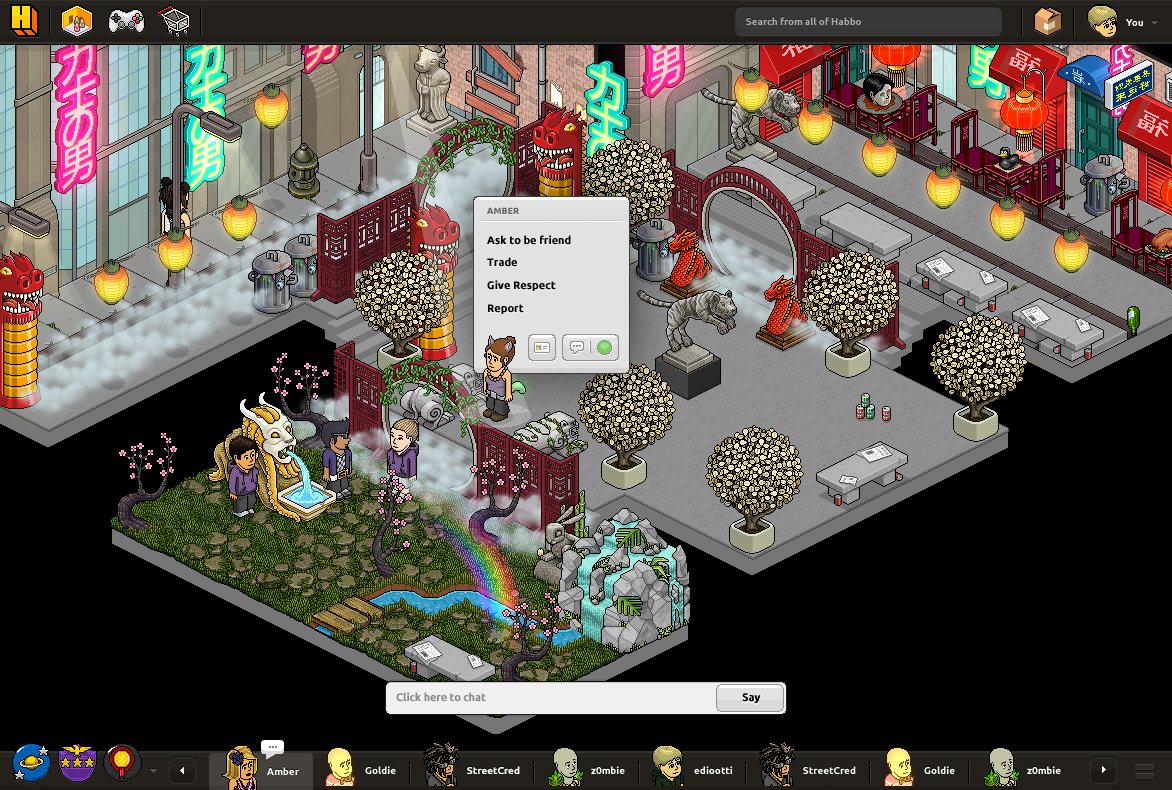The height and width of the screenshot is (790, 1172).
Task: Open the blue planet badge icon
Action: pos(29,763)
